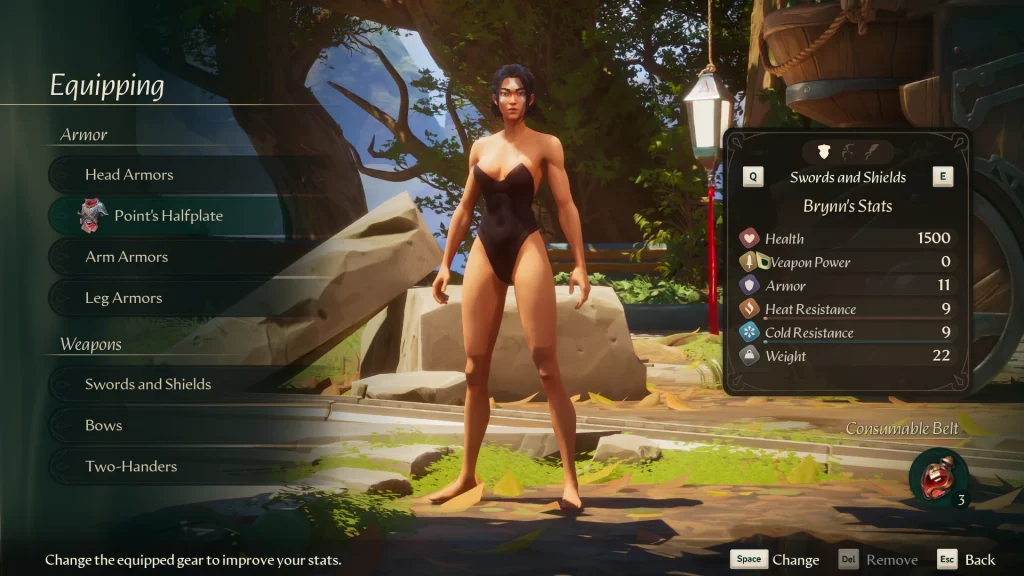Viewport: 1024px width, 576px height.
Task: Open the Swords and Shields weapon category
Action: [148, 384]
